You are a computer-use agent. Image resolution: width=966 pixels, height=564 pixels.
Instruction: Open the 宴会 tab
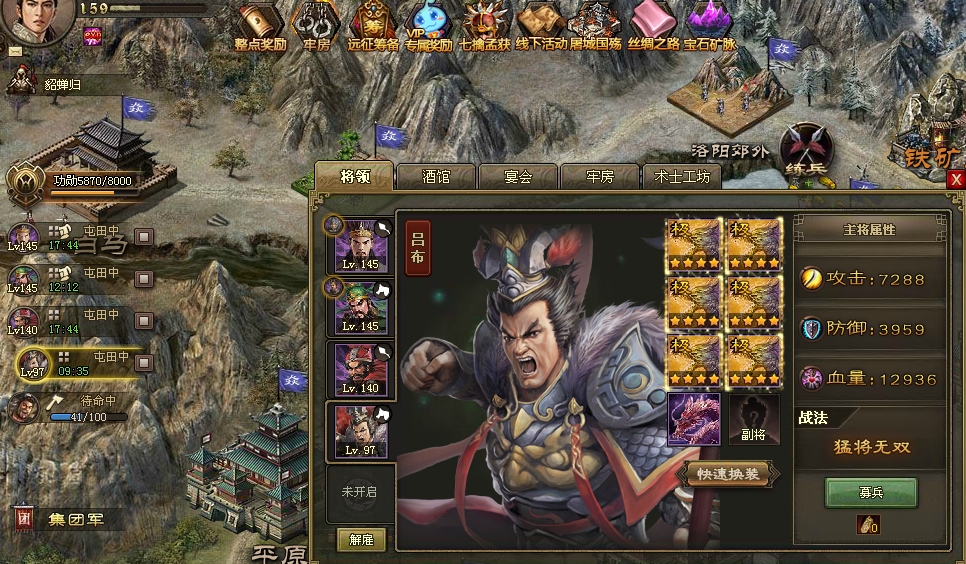click(x=518, y=177)
